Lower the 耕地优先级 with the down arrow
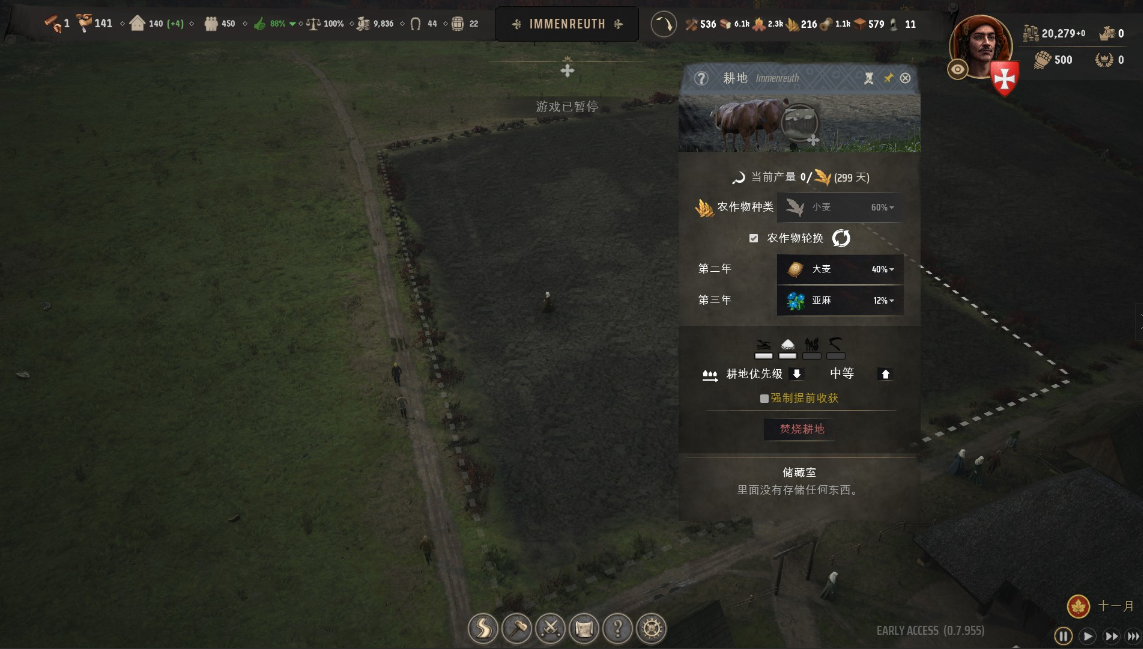 (x=797, y=374)
